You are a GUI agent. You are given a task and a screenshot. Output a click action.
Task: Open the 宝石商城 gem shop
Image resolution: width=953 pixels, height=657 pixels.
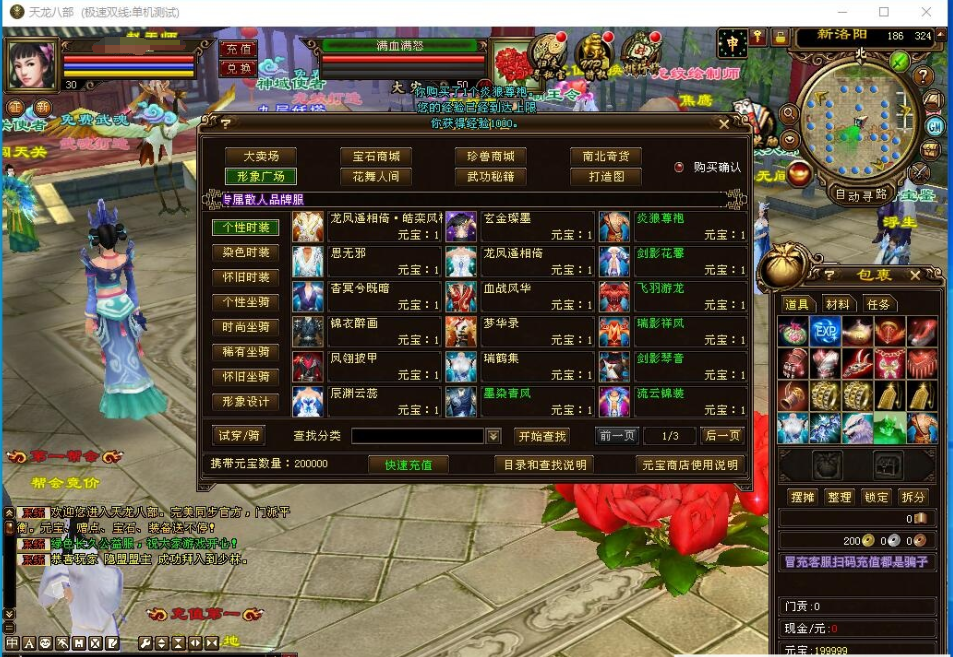point(376,156)
